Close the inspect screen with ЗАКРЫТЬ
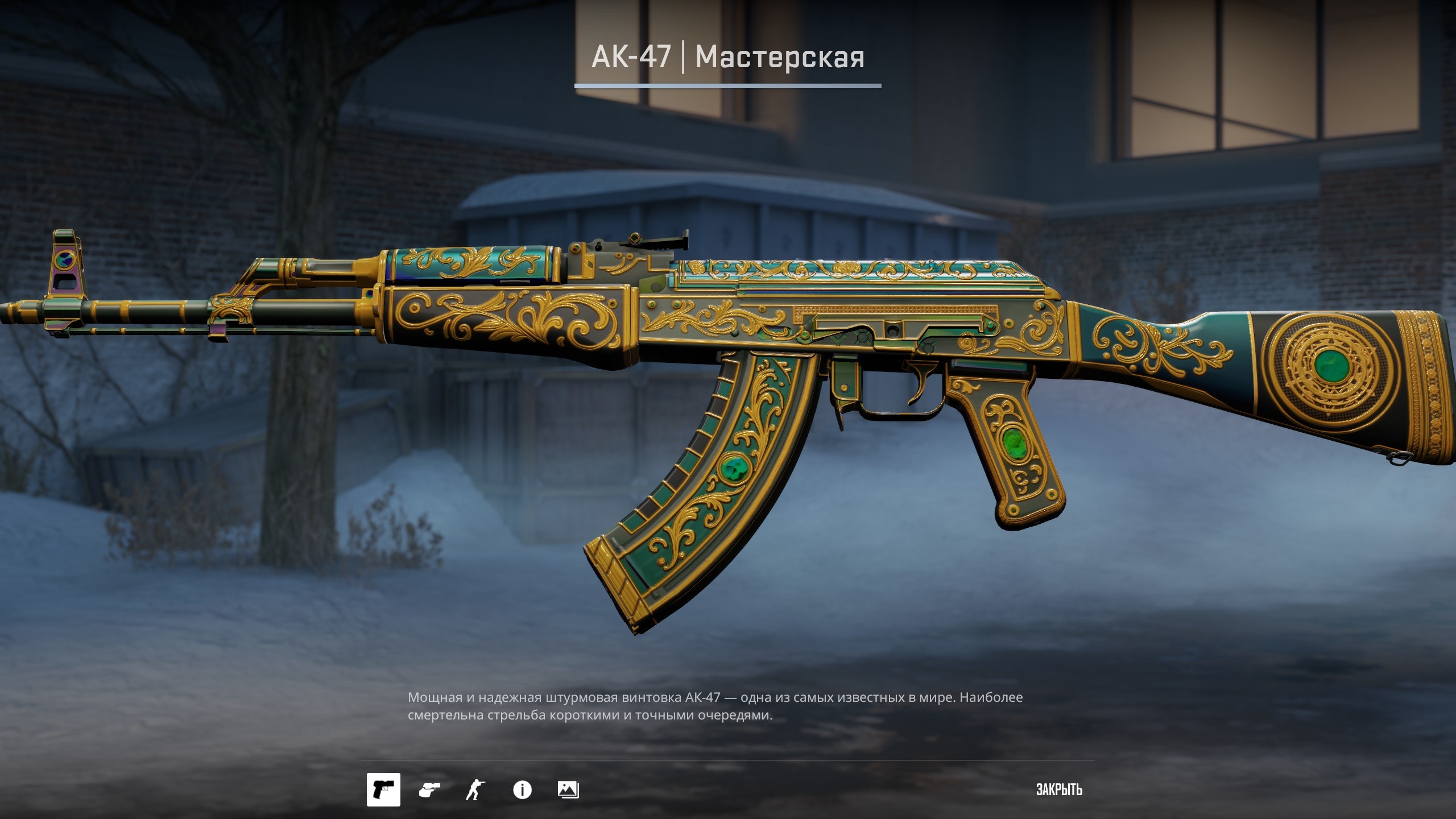Viewport: 1456px width, 819px height. point(1059,789)
